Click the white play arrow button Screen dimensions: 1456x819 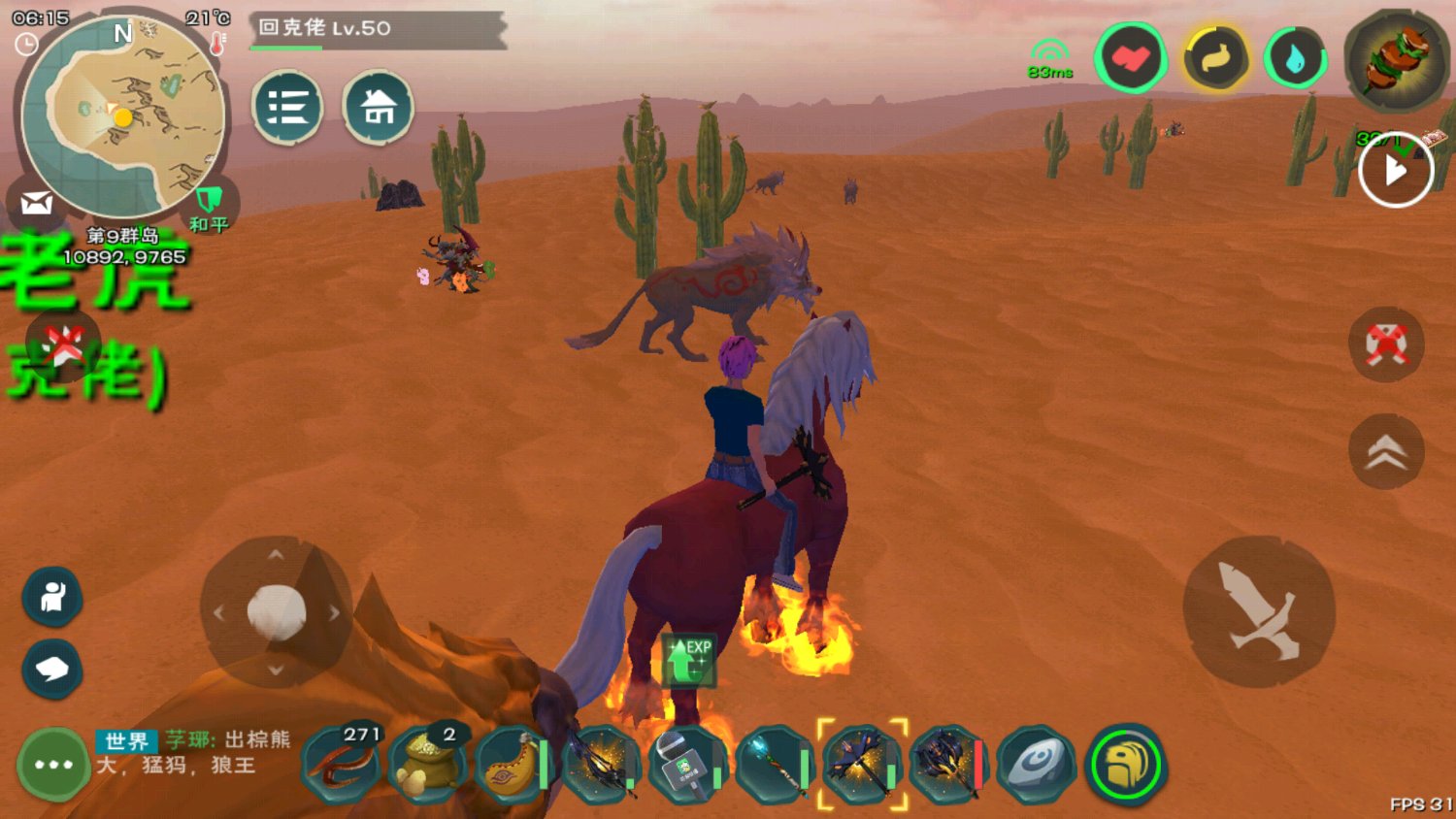click(1396, 171)
